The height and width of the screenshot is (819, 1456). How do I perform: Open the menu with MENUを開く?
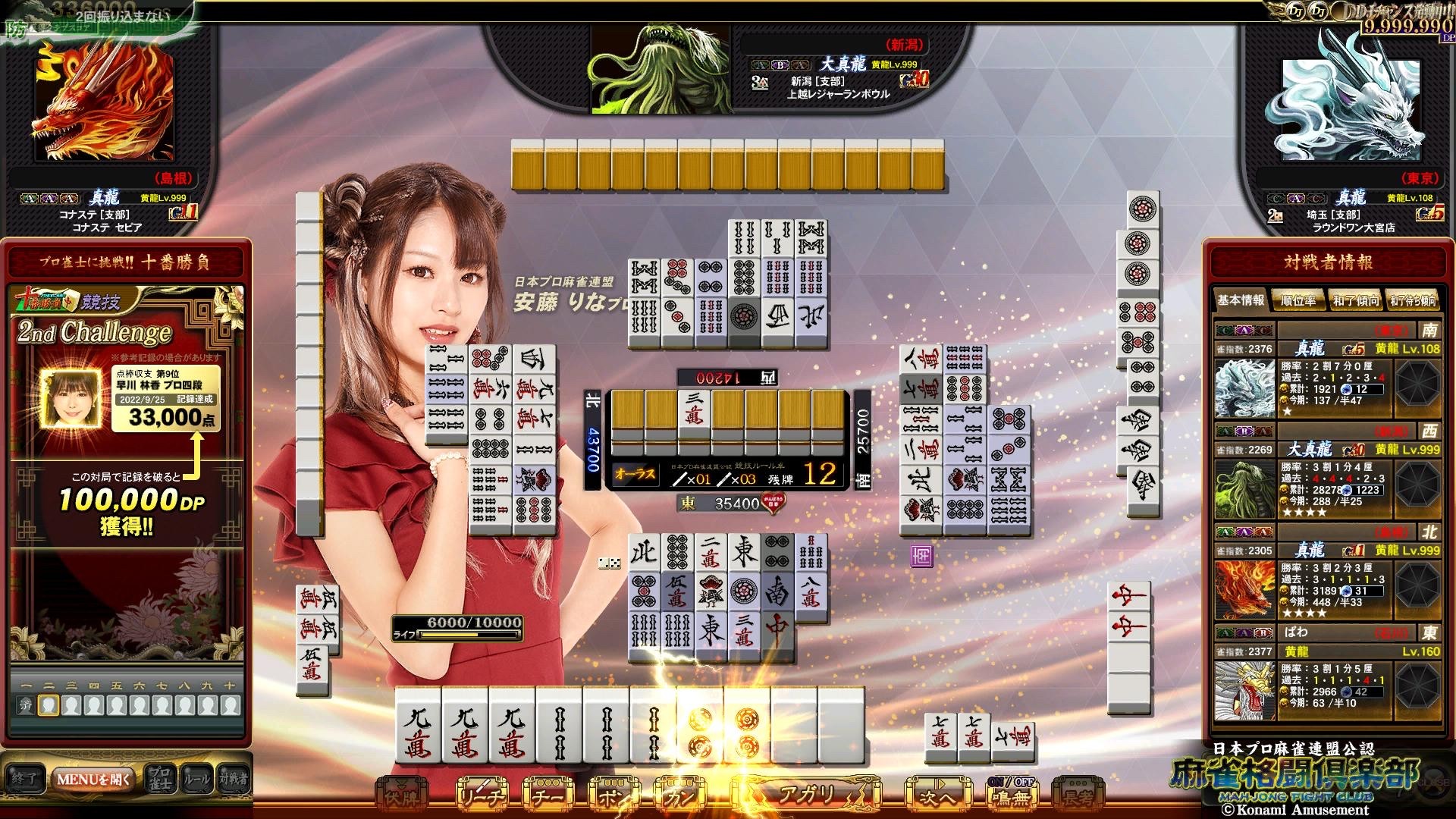[x=93, y=779]
